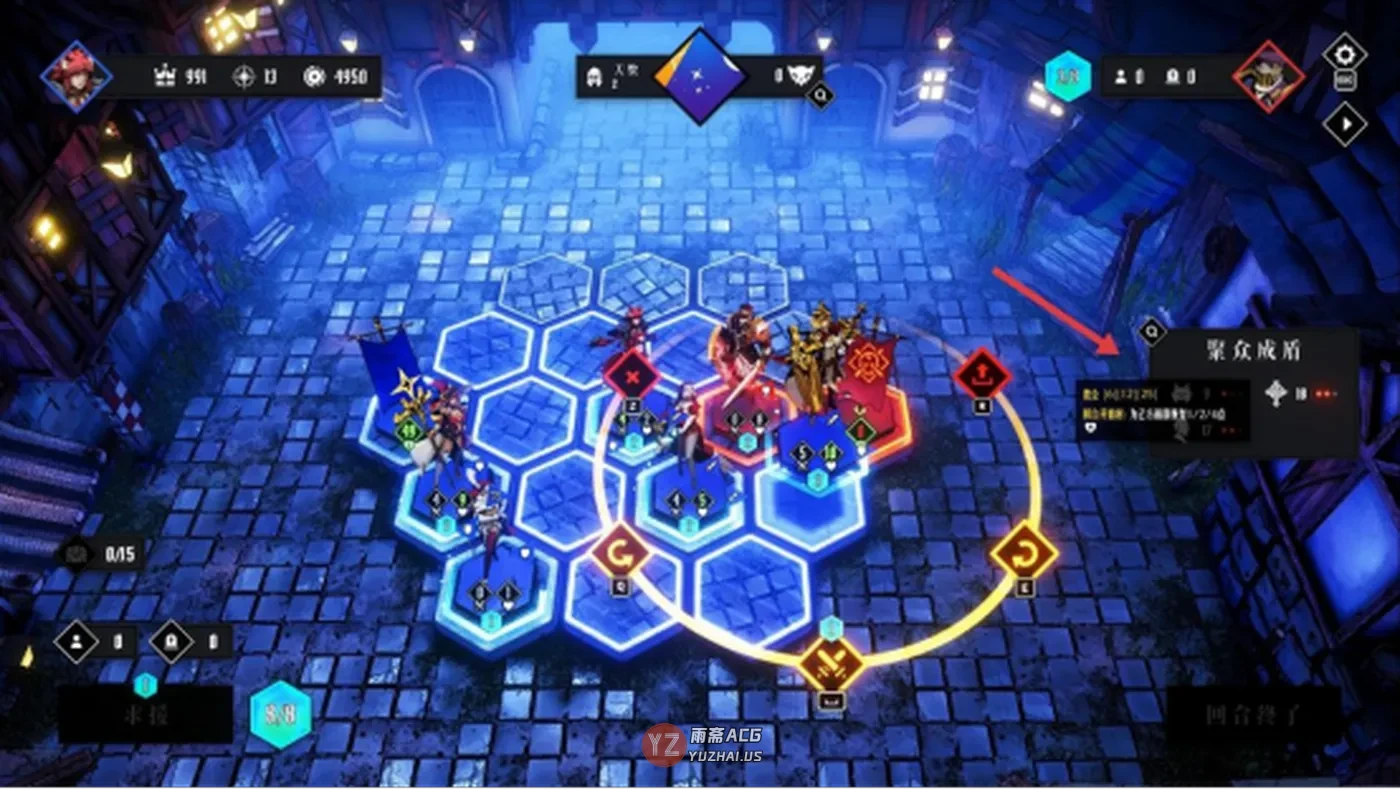Image resolution: width=1400 pixels, height=790 pixels.
Task: Inspect the 聚众成盾 skill with magnifier
Action: 1152,329
